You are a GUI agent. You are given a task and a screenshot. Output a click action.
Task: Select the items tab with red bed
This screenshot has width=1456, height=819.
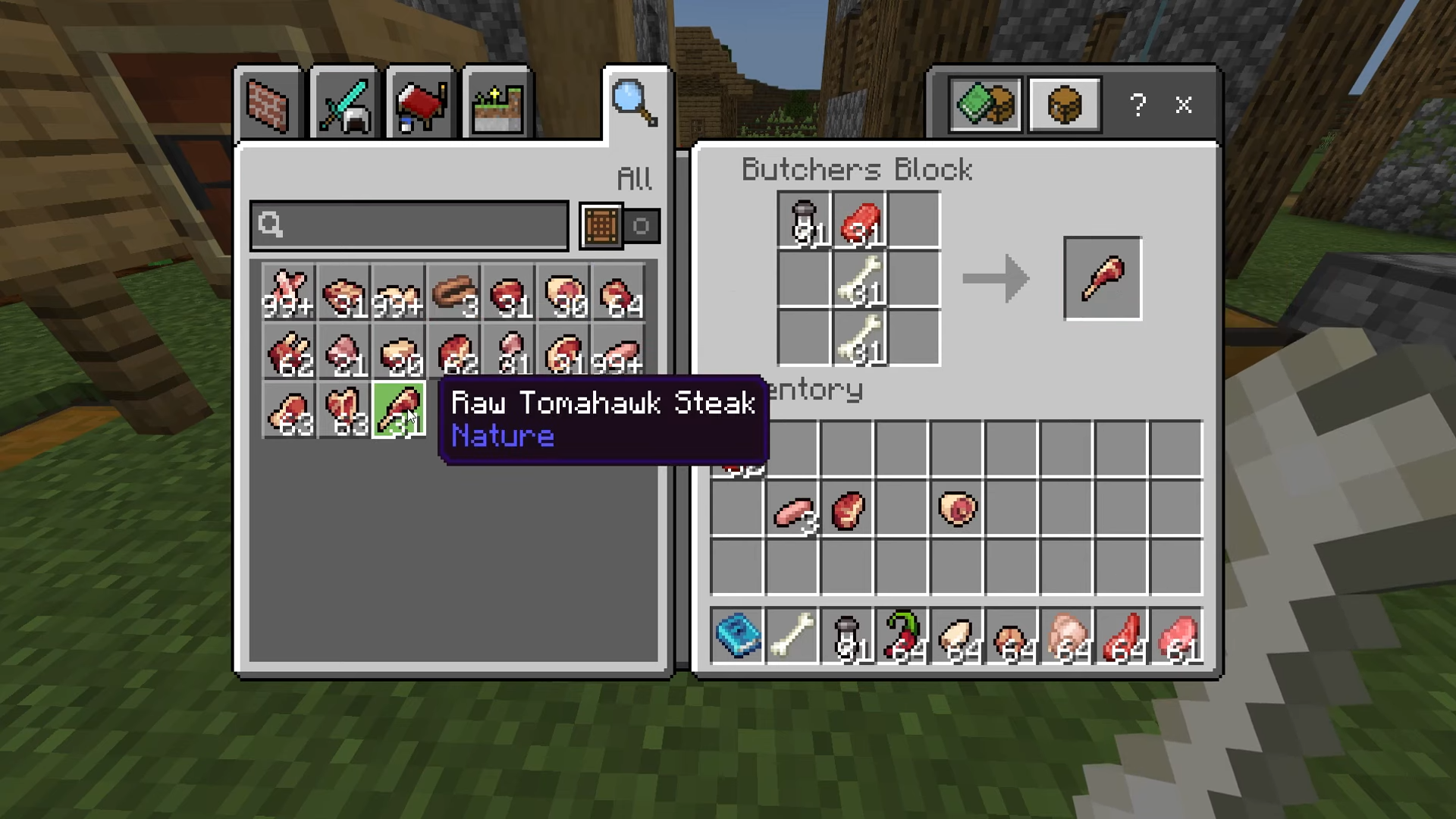point(420,105)
